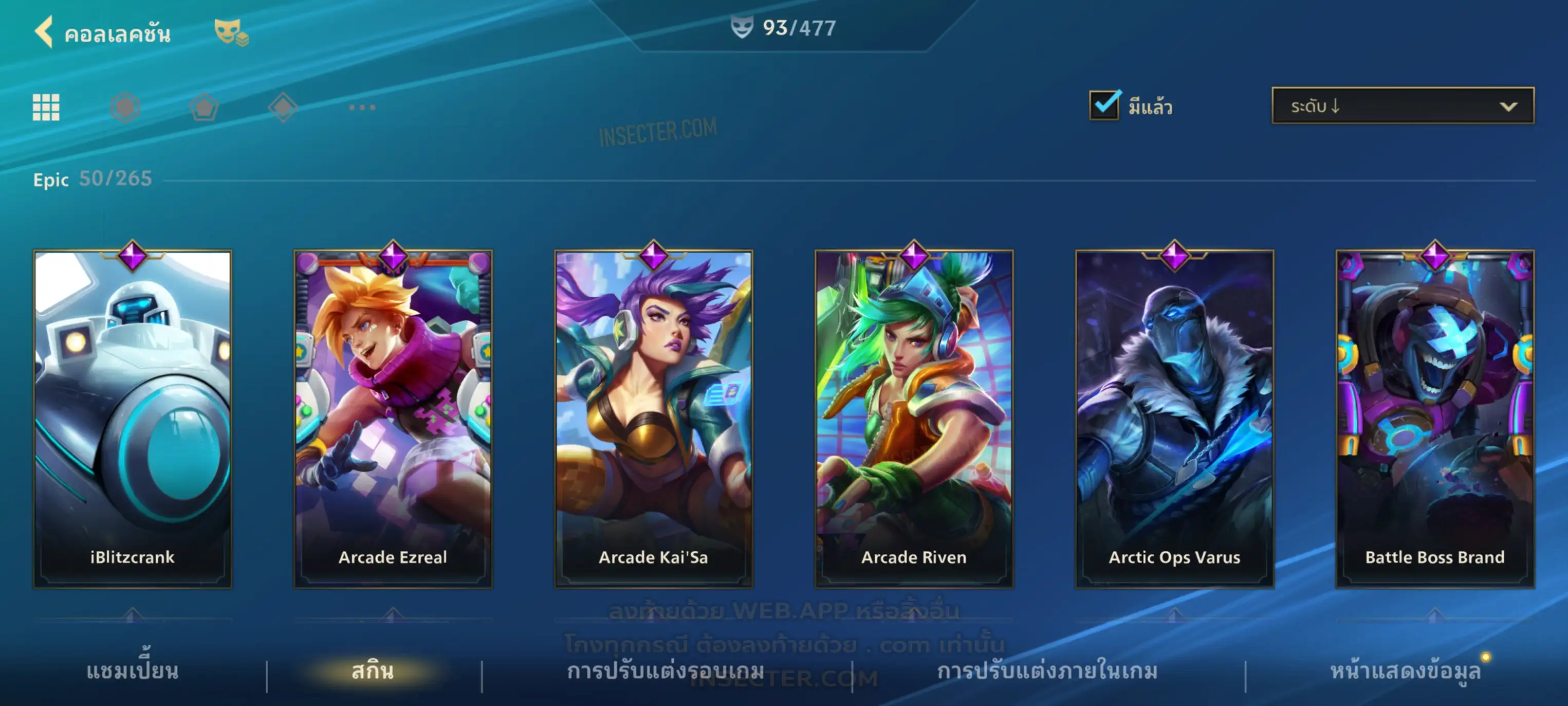Switch to the แชมเปี้ยน tab
This screenshot has width=1568, height=706.
133,671
